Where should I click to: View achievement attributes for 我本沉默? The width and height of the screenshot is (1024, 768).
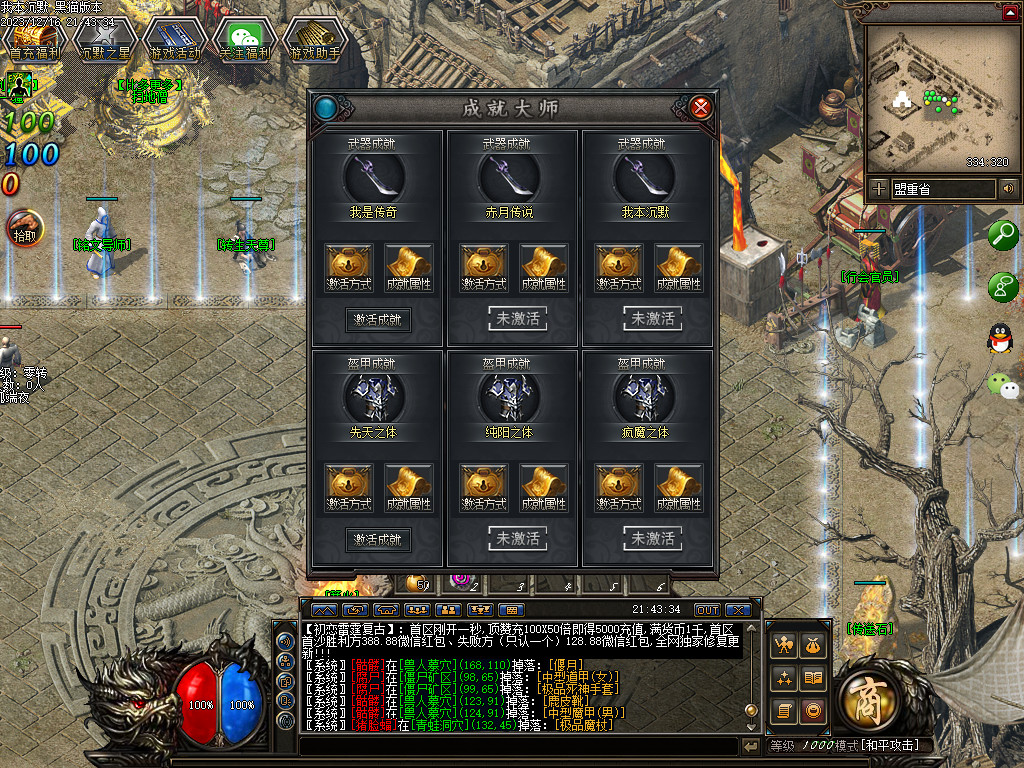(x=679, y=268)
